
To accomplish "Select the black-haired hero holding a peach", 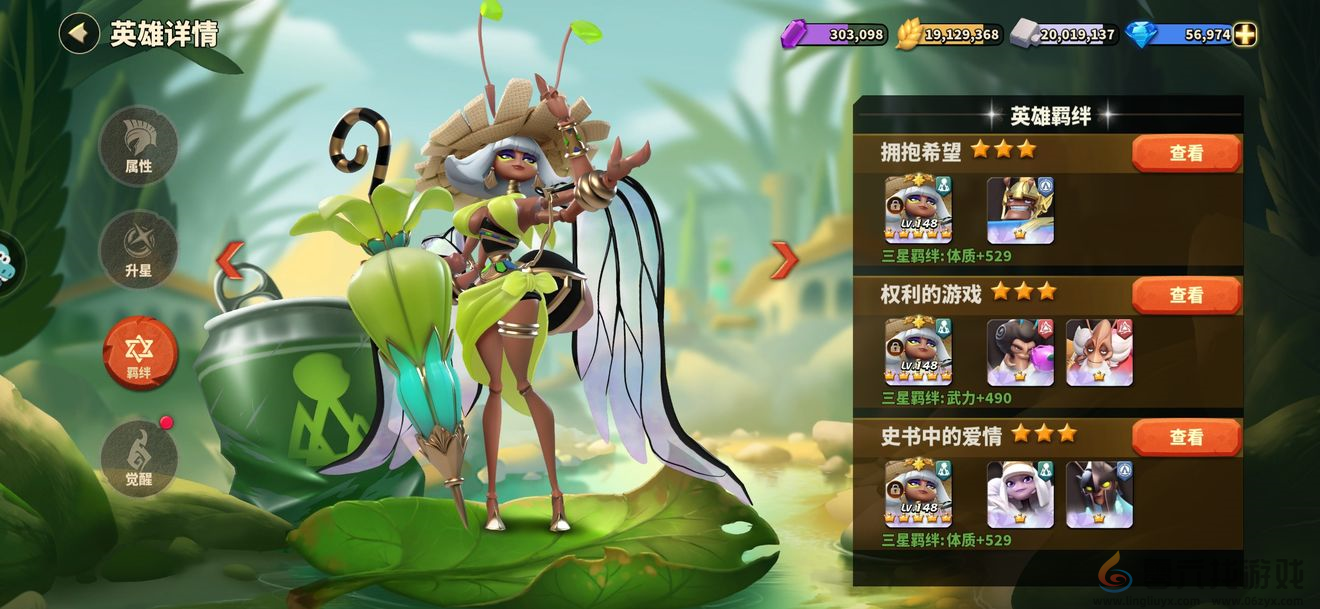I will tap(1020, 352).
